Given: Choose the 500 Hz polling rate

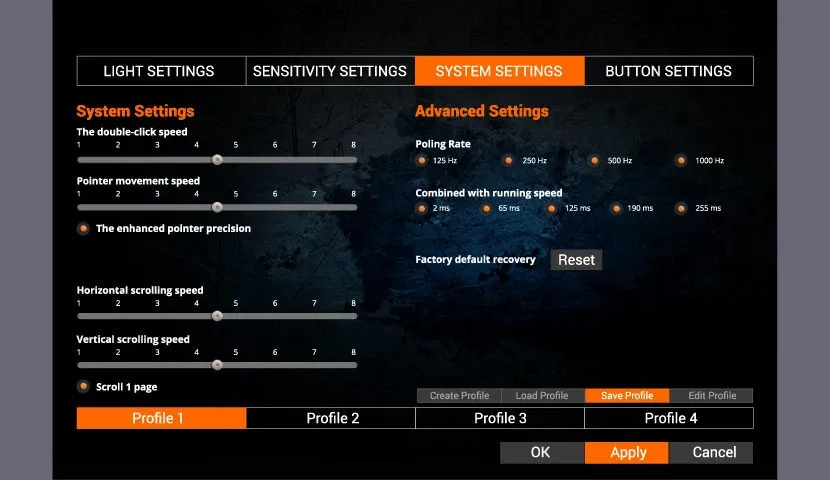Looking at the screenshot, I should click(x=595, y=160).
